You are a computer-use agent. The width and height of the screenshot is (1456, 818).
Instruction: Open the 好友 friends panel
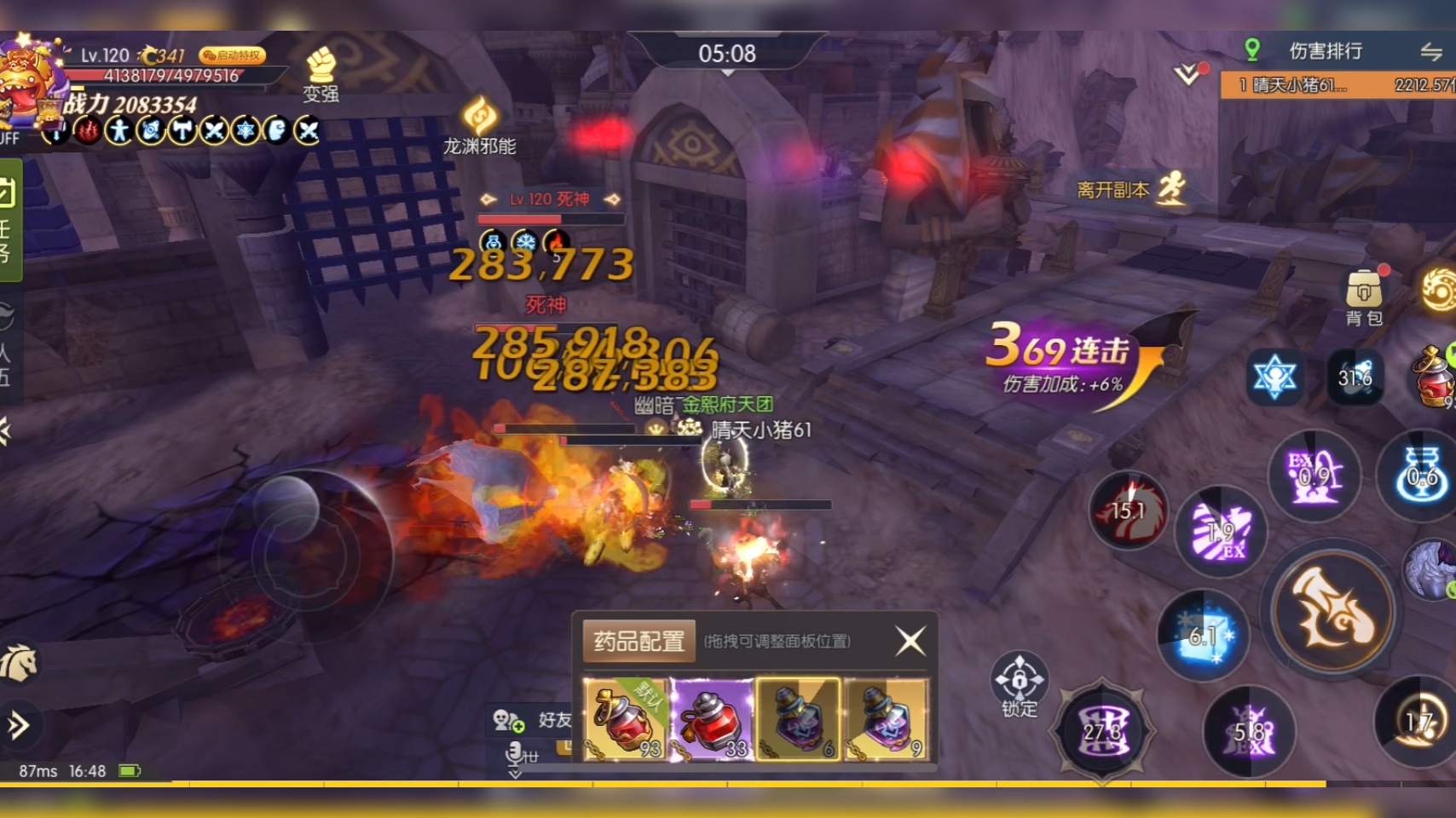coord(535,721)
